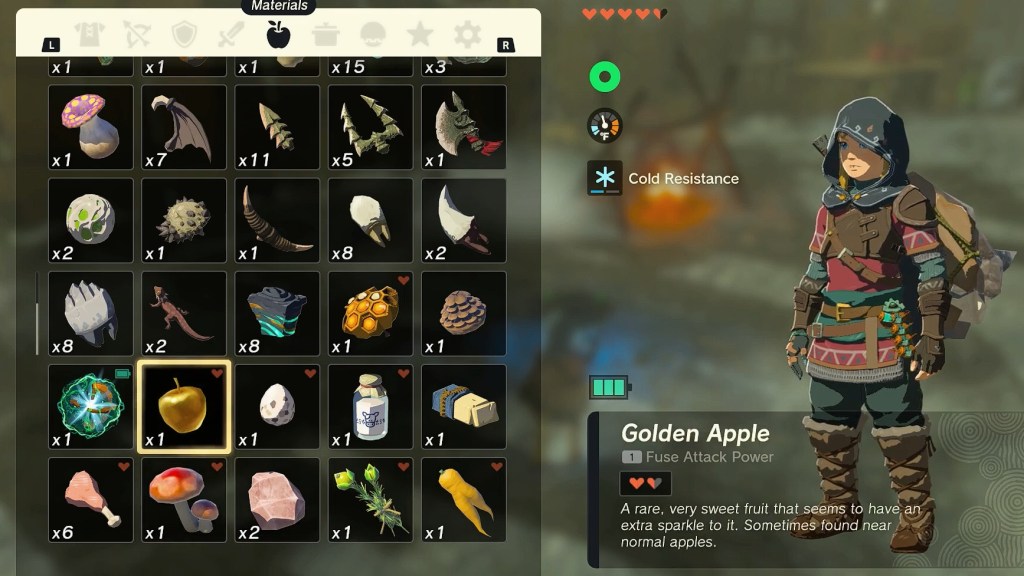The width and height of the screenshot is (1024, 576).
Task: Select the bat wing item slot
Action: 184,127
